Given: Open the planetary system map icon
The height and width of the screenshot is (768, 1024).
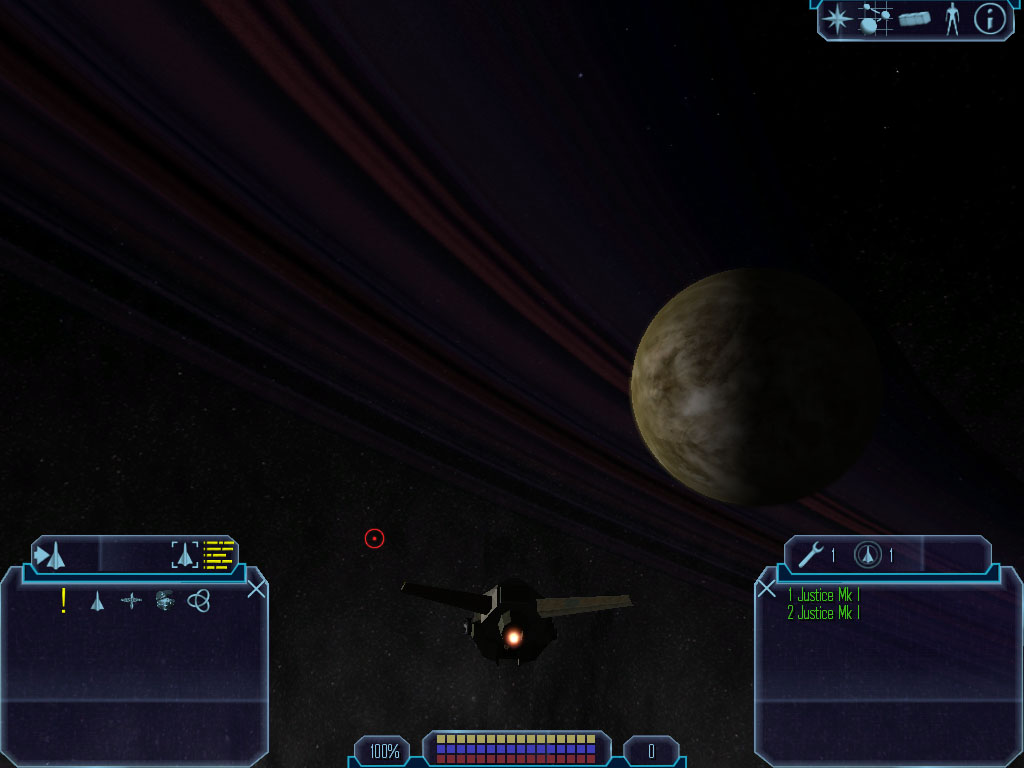Looking at the screenshot, I should 875,19.
